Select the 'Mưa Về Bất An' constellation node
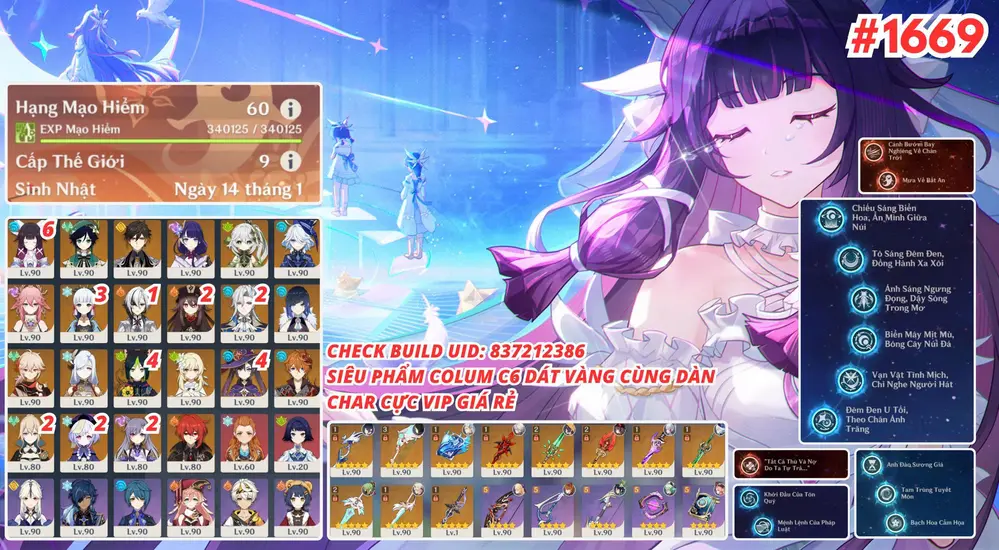 coord(885,180)
